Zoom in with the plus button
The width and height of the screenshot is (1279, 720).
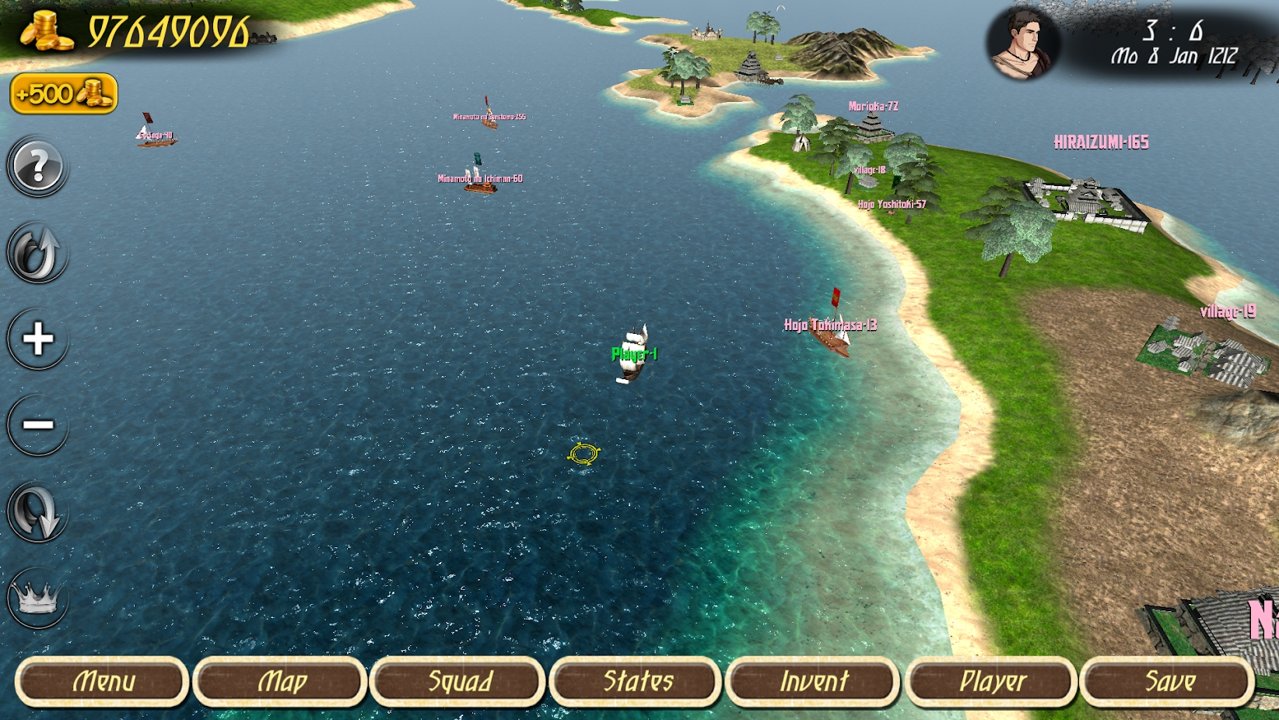coord(38,340)
